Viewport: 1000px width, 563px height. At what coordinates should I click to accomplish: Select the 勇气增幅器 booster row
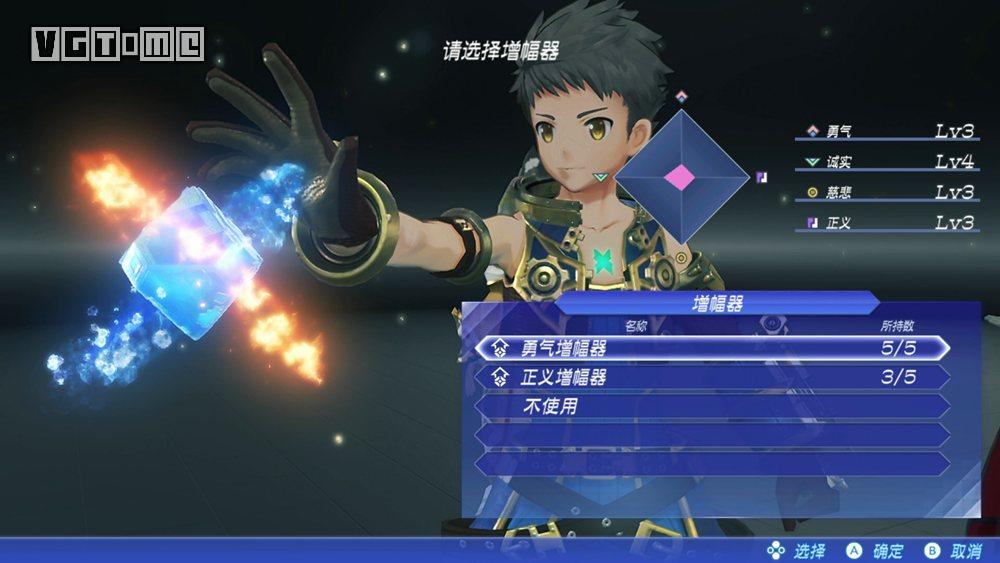(x=710, y=348)
